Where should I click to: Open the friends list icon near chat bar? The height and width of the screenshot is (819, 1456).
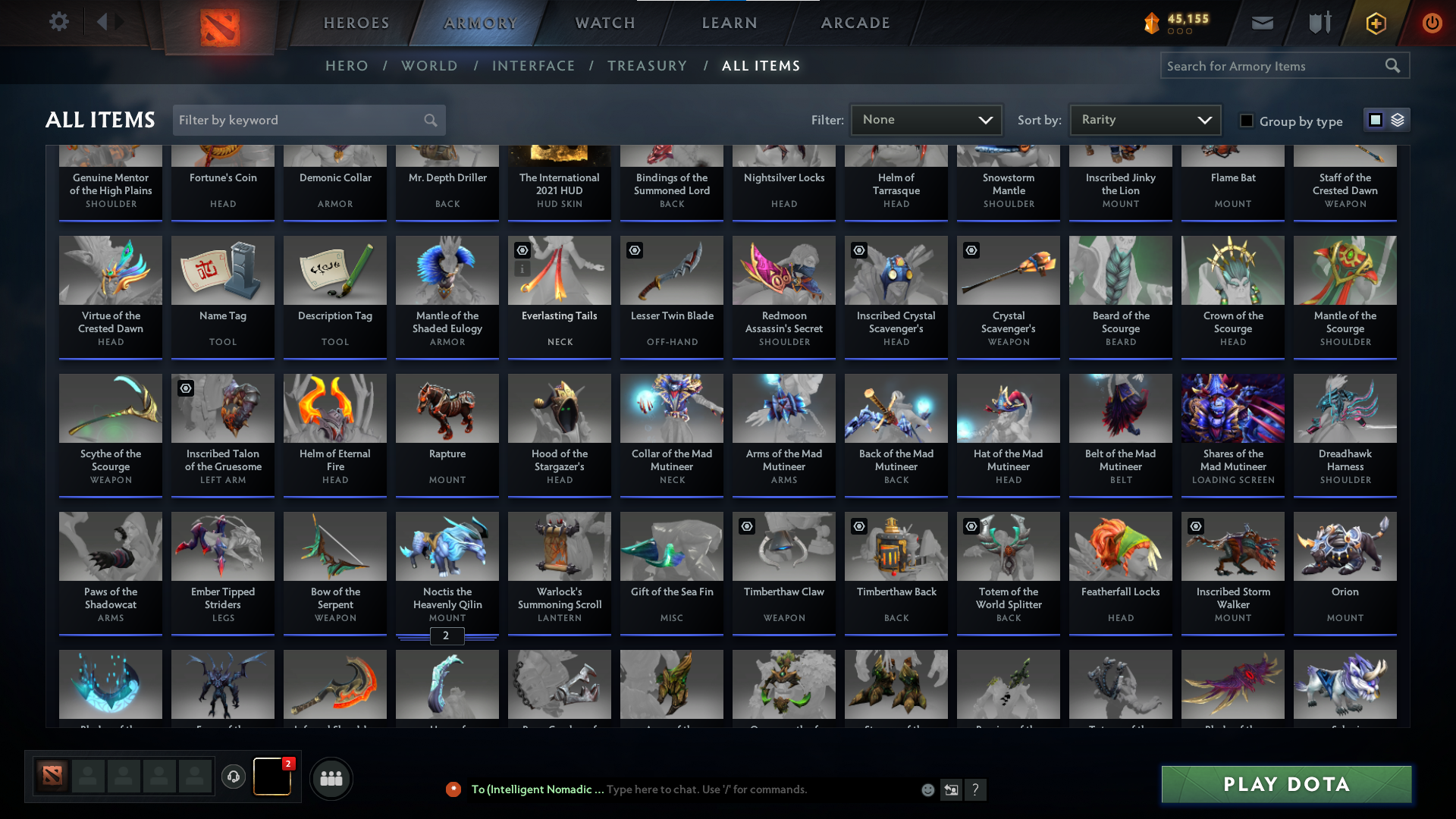point(331,778)
